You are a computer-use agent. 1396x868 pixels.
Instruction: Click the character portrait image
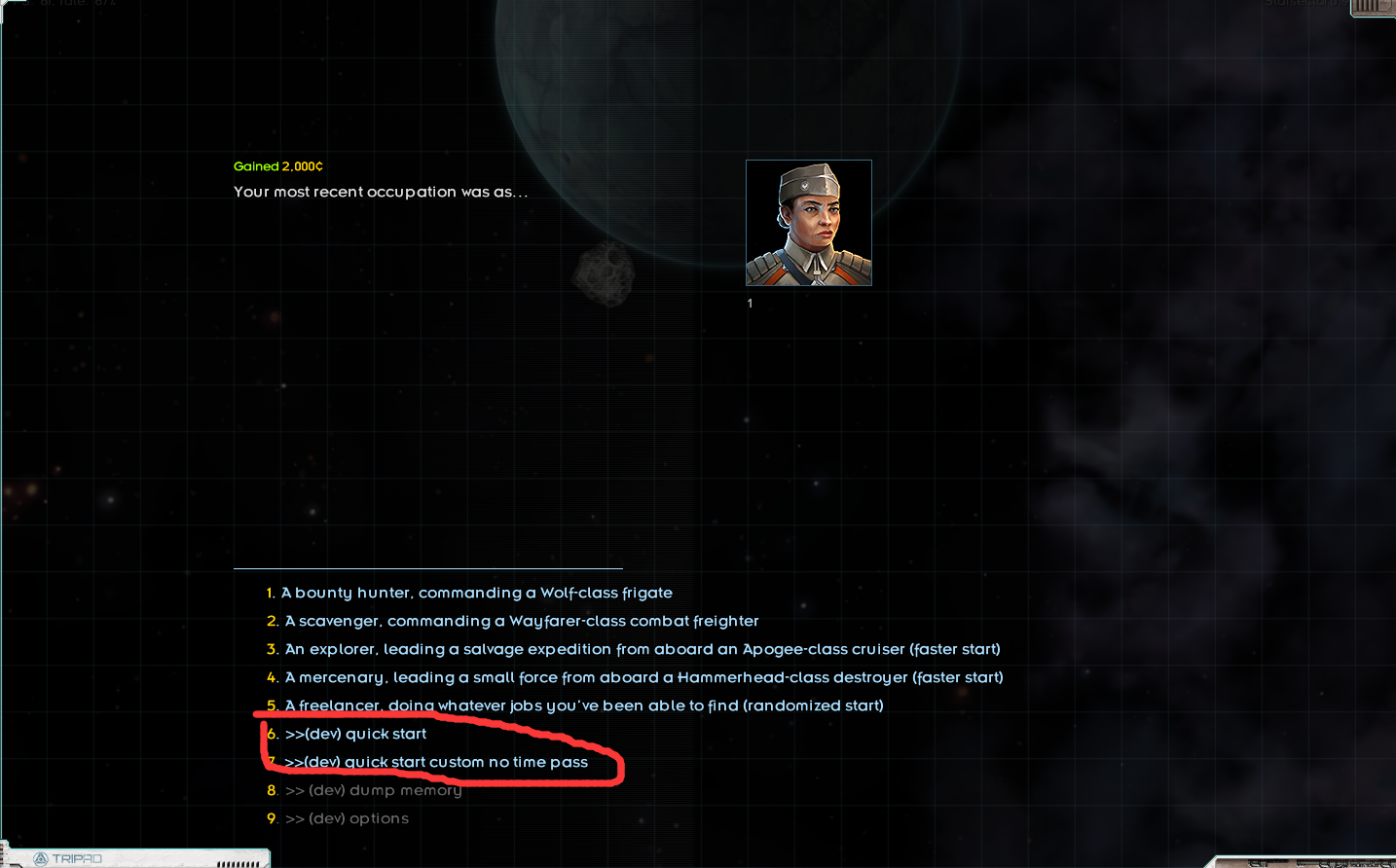[x=808, y=222]
